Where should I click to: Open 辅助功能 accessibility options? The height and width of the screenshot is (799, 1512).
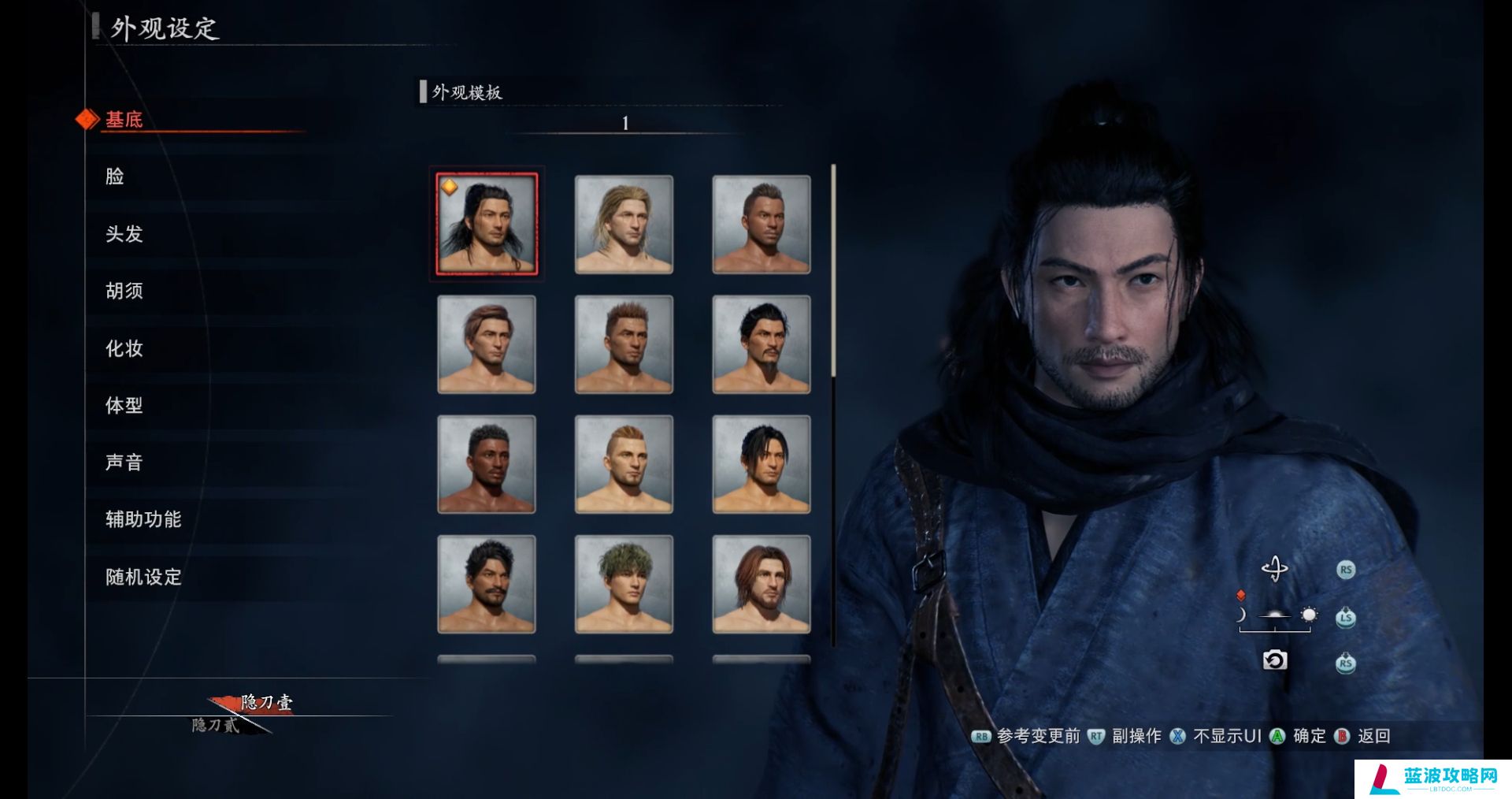[x=143, y=519]
